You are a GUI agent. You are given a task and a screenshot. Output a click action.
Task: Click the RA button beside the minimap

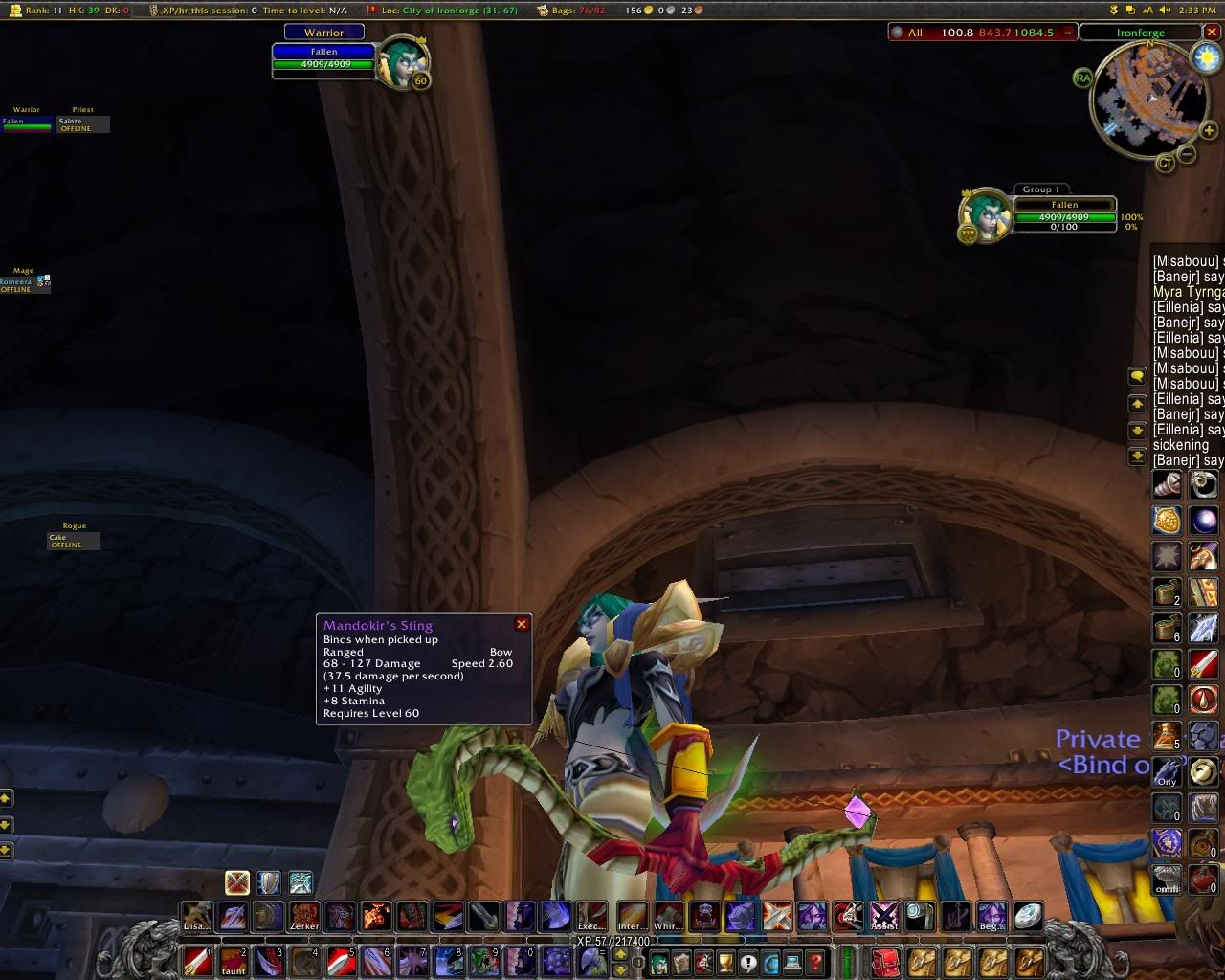click(x=1082, y=78)
